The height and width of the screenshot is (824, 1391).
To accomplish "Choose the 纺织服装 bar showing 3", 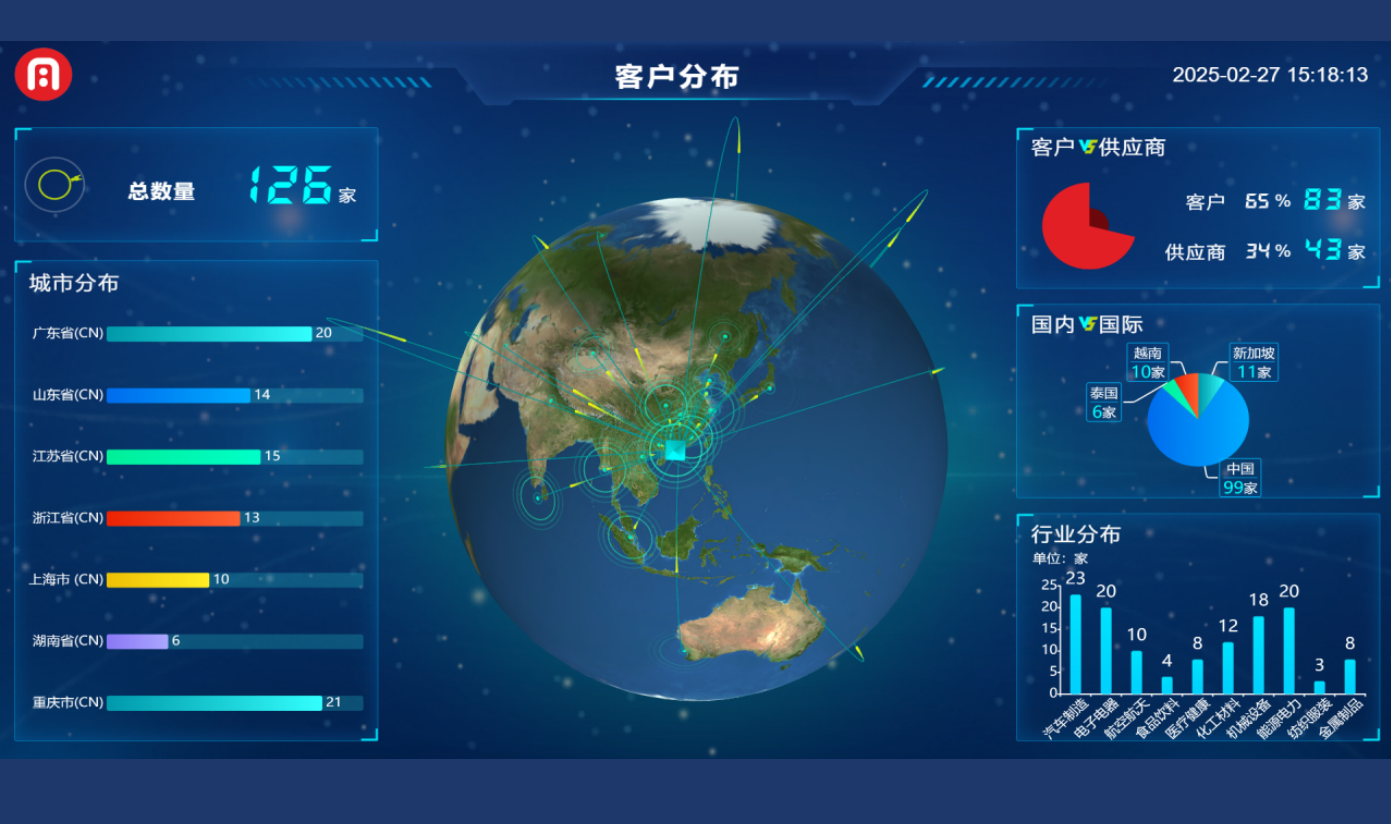I will 1319,687.
